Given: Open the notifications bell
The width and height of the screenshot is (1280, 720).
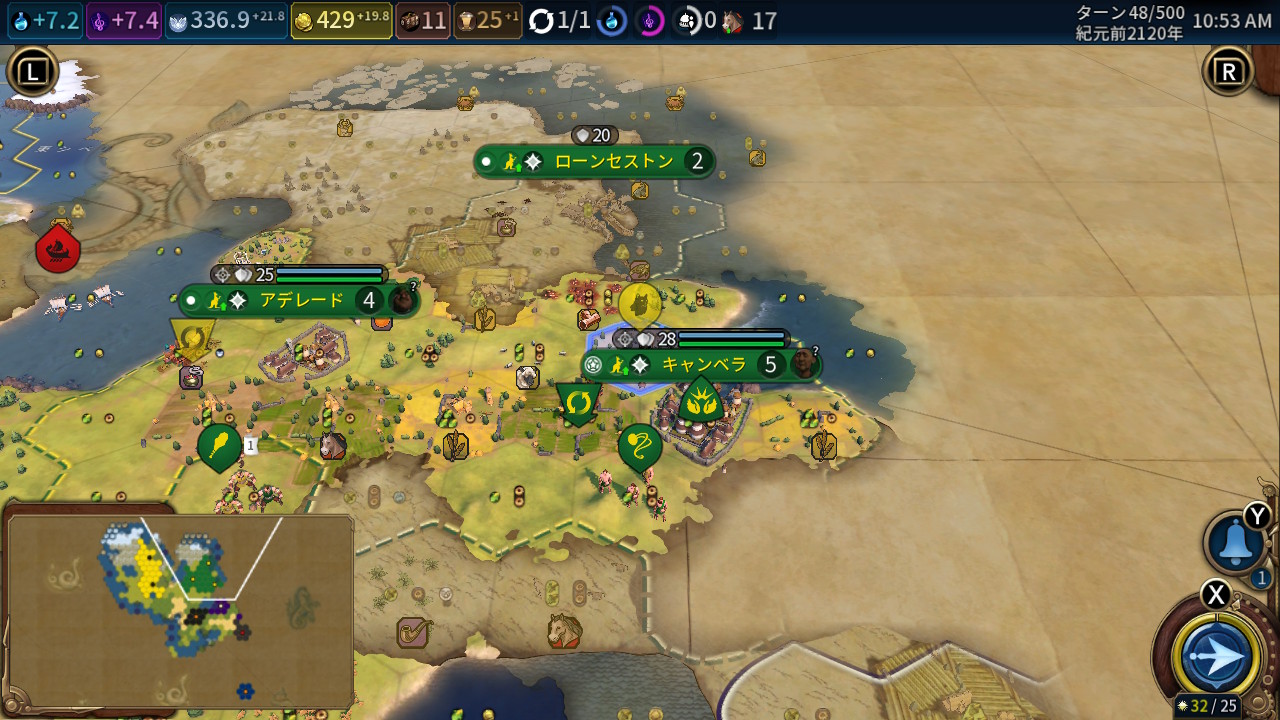Looking at the screenshot, I should (x=1234, y=544).
